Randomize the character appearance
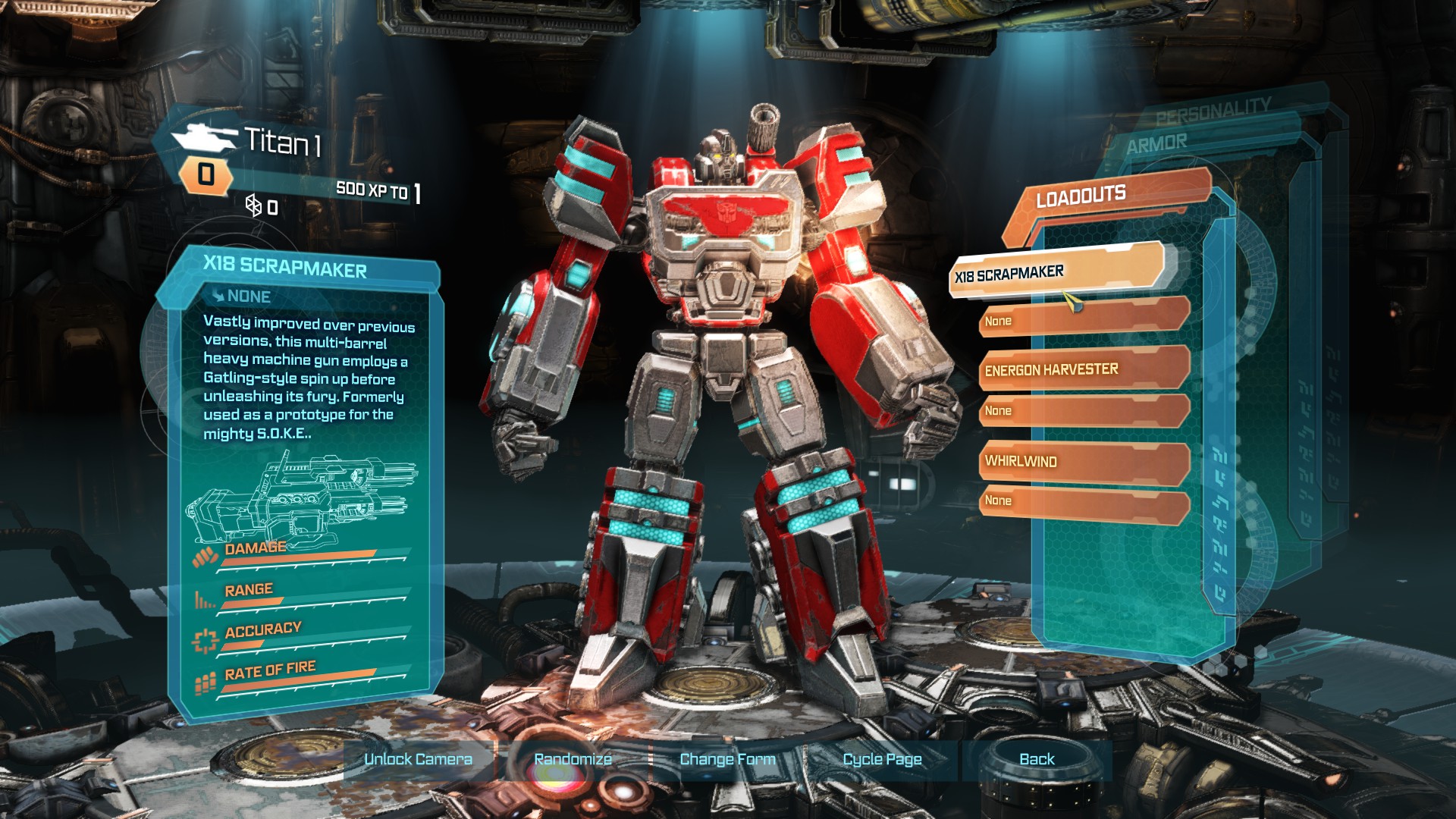 point(573,759)
